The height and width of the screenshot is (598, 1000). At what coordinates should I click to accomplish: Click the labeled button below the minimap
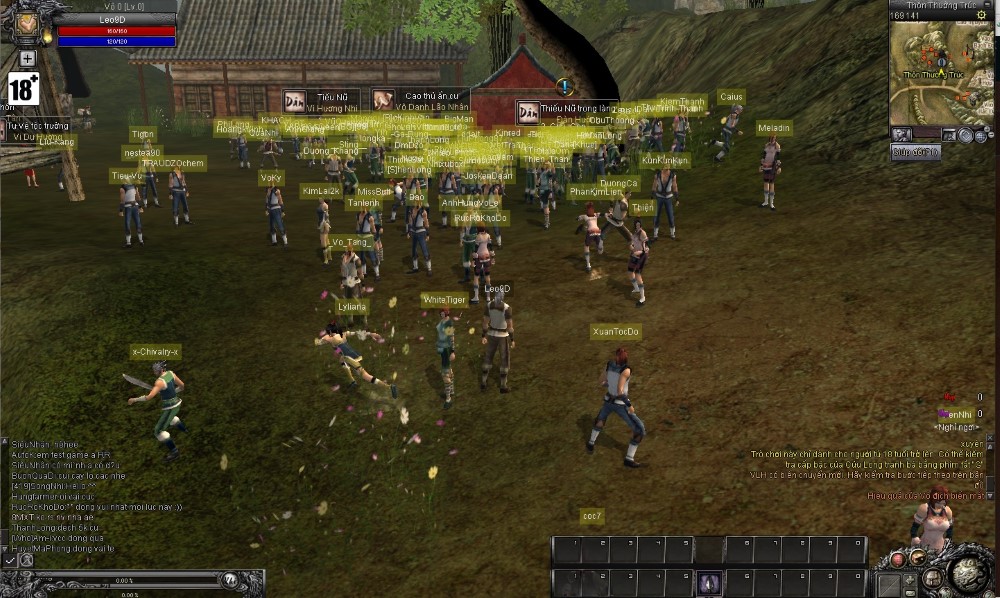coord(915,152)
